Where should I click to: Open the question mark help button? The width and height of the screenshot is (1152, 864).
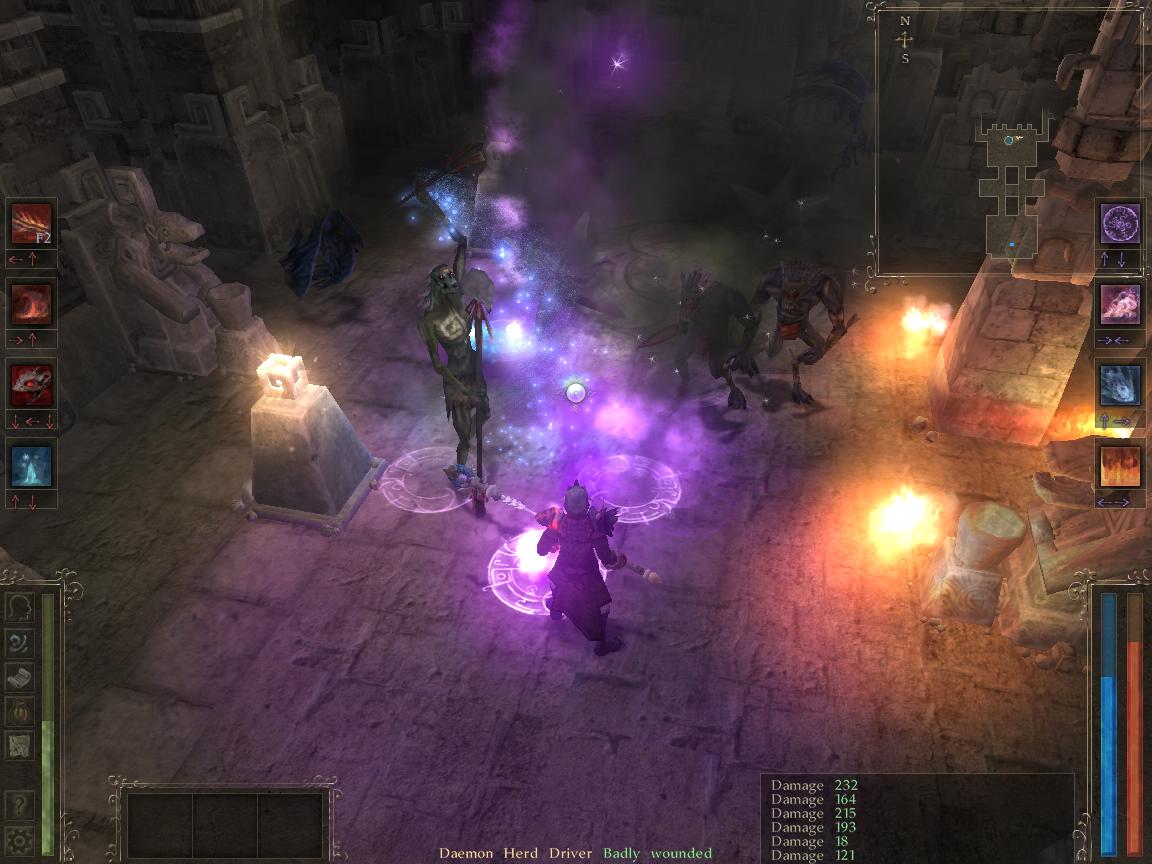pos(19,805)
